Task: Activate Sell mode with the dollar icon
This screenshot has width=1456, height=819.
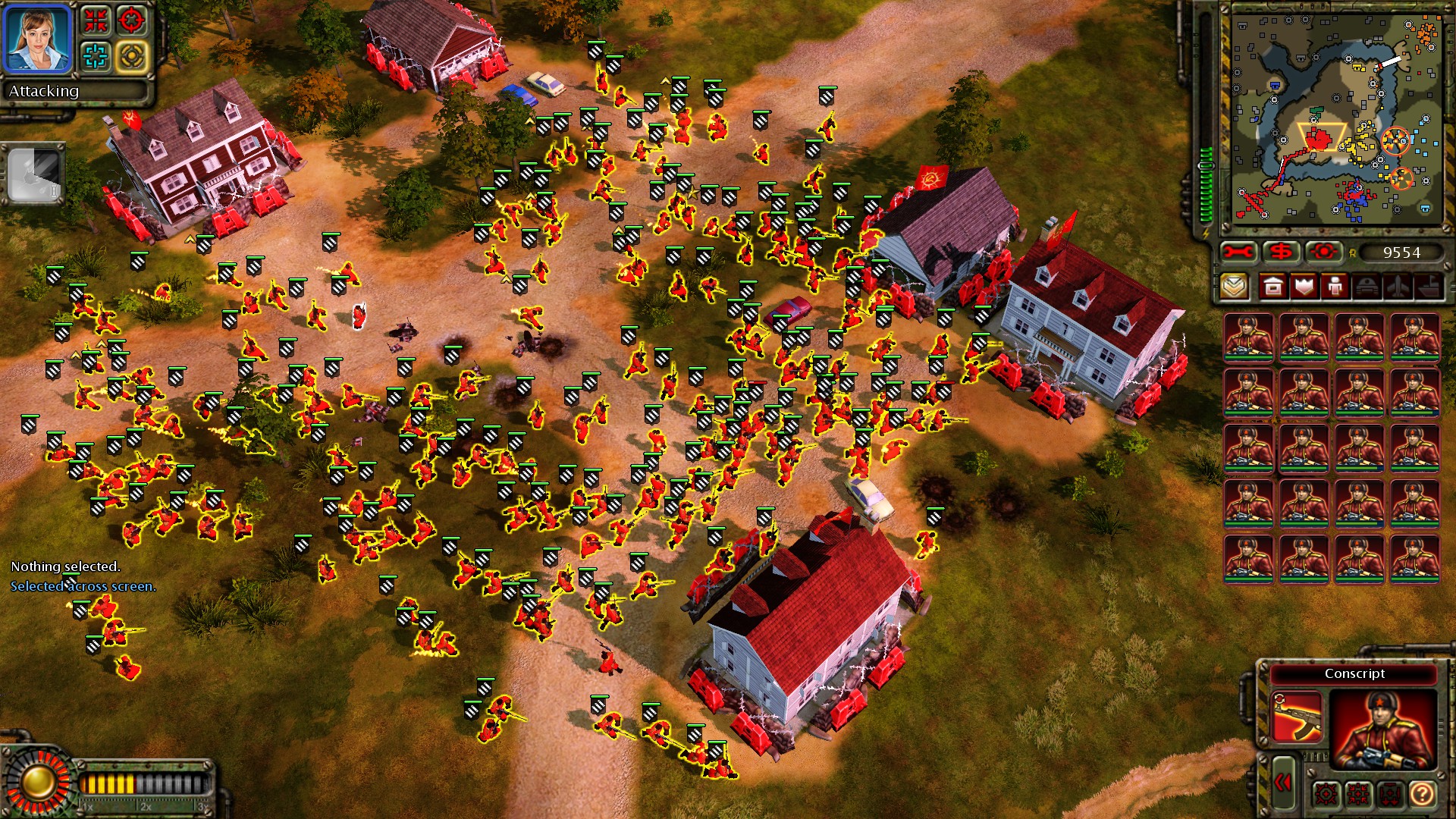Action: click(1280, 250)
